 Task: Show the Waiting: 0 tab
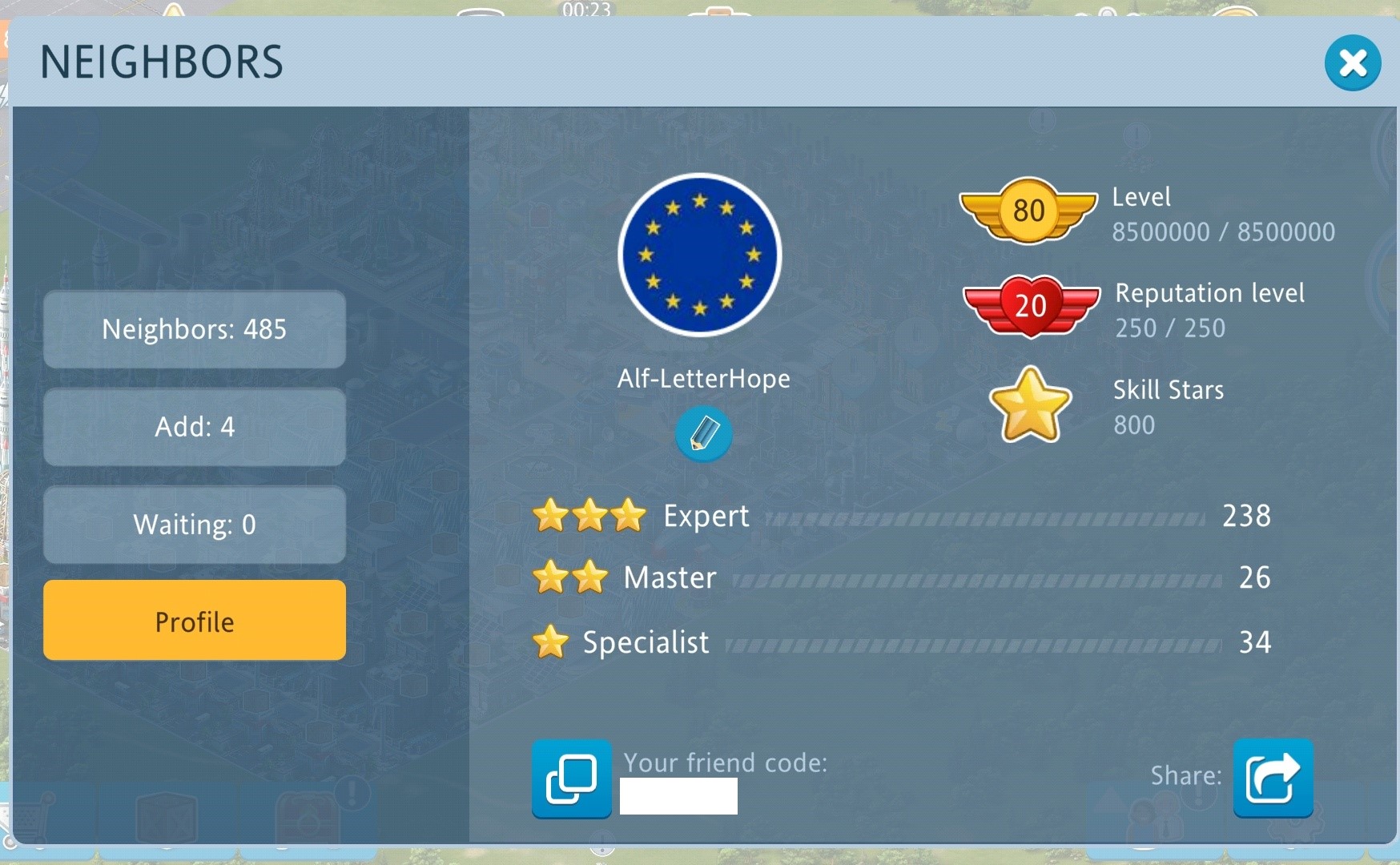point(195,525)
